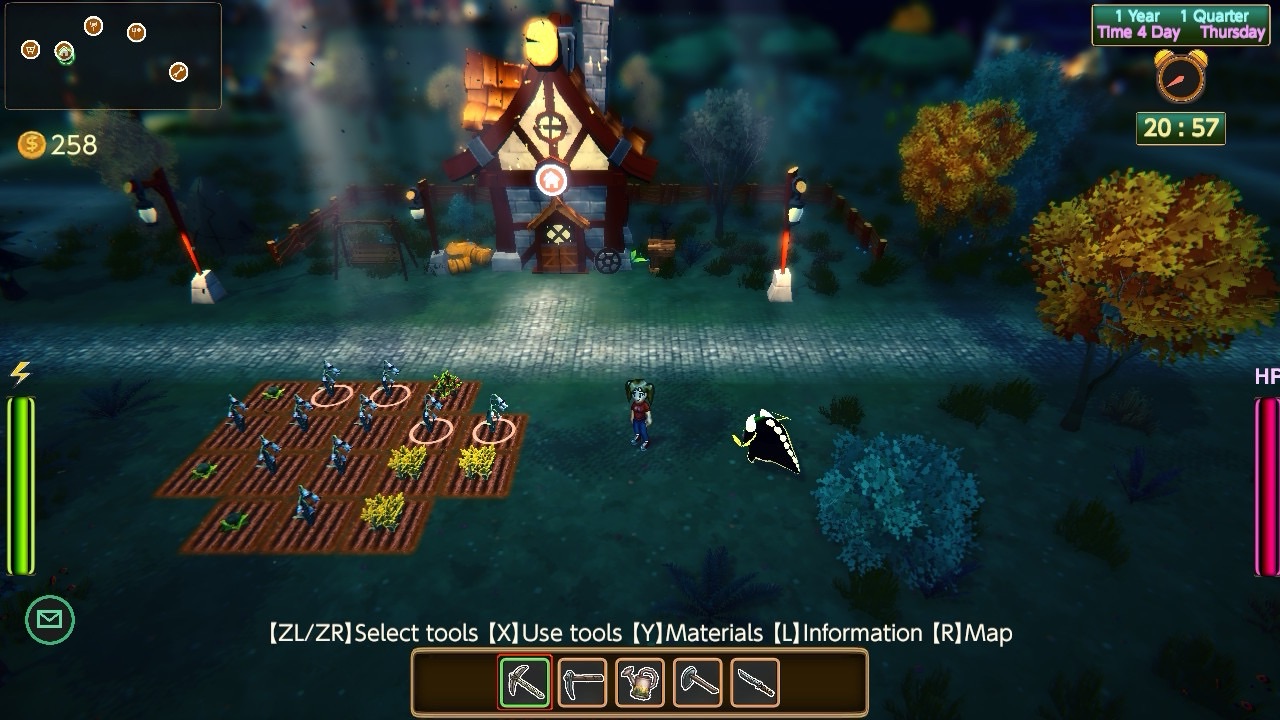1280x720 pixels.
Task: Click the upper signpost icon on the minimap
Action: [93, 26]
